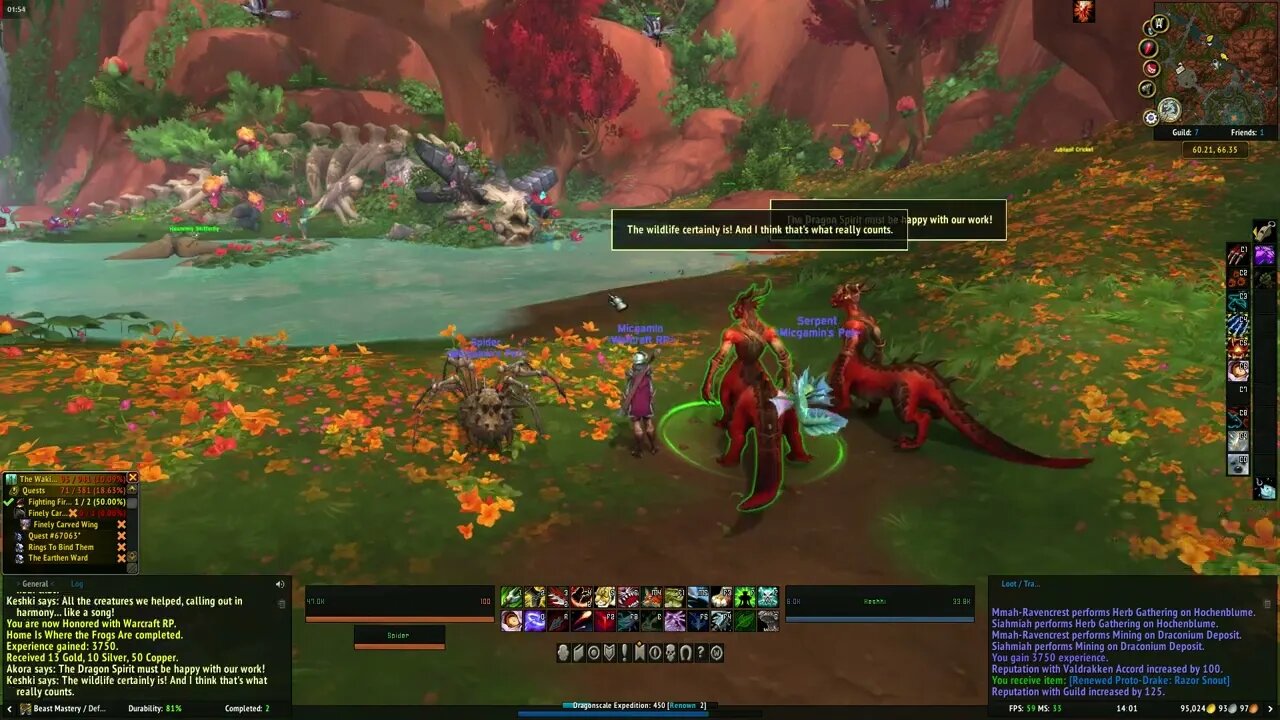Select the Spider pet unit frame
Image resolution: width=1280 pixels, height=720 pixels.
[398, 634]
